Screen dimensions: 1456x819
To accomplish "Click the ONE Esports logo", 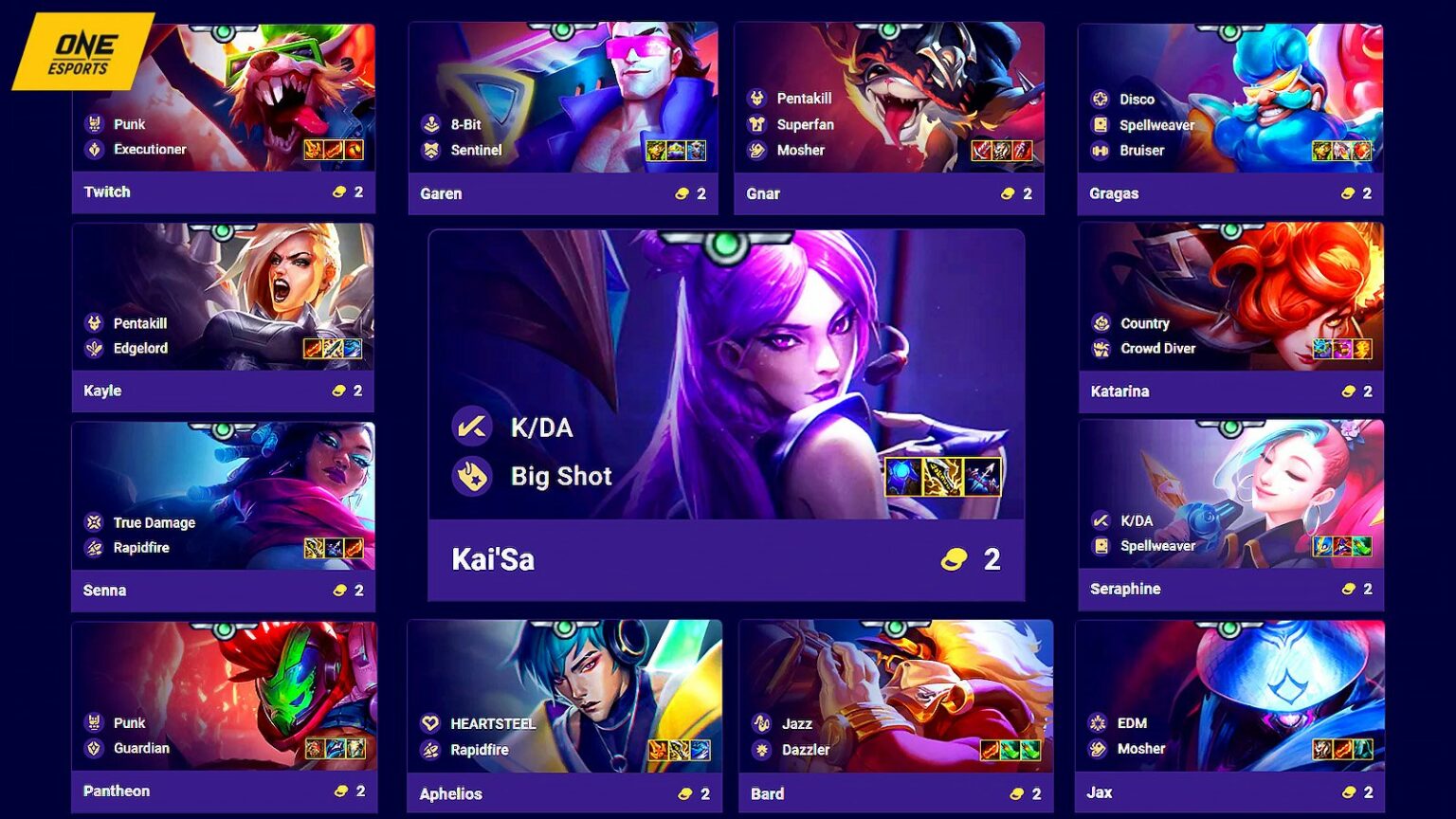I will point(83,52).
